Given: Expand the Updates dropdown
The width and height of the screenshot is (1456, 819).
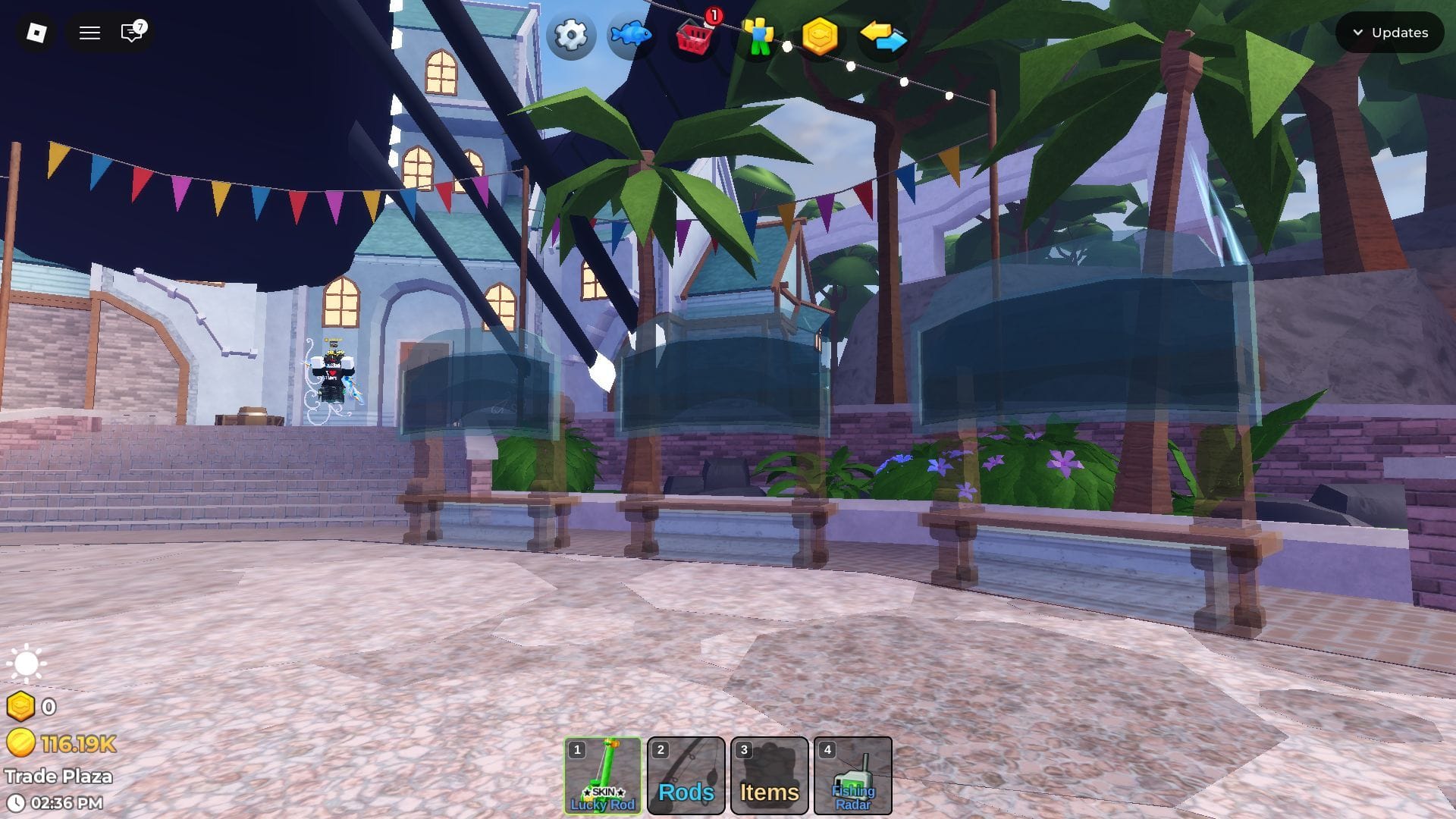Looking at the screenshot, I should [1389, 33].
